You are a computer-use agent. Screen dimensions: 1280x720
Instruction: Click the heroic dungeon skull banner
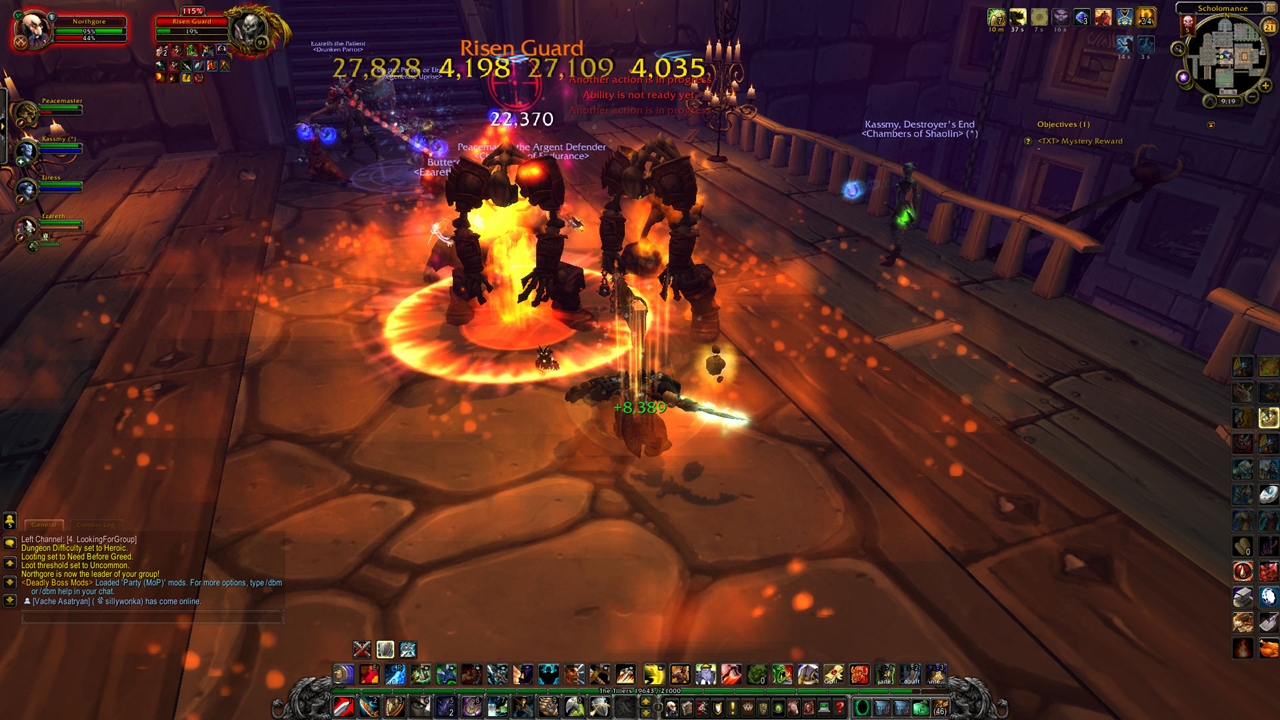coord(1188,23)
